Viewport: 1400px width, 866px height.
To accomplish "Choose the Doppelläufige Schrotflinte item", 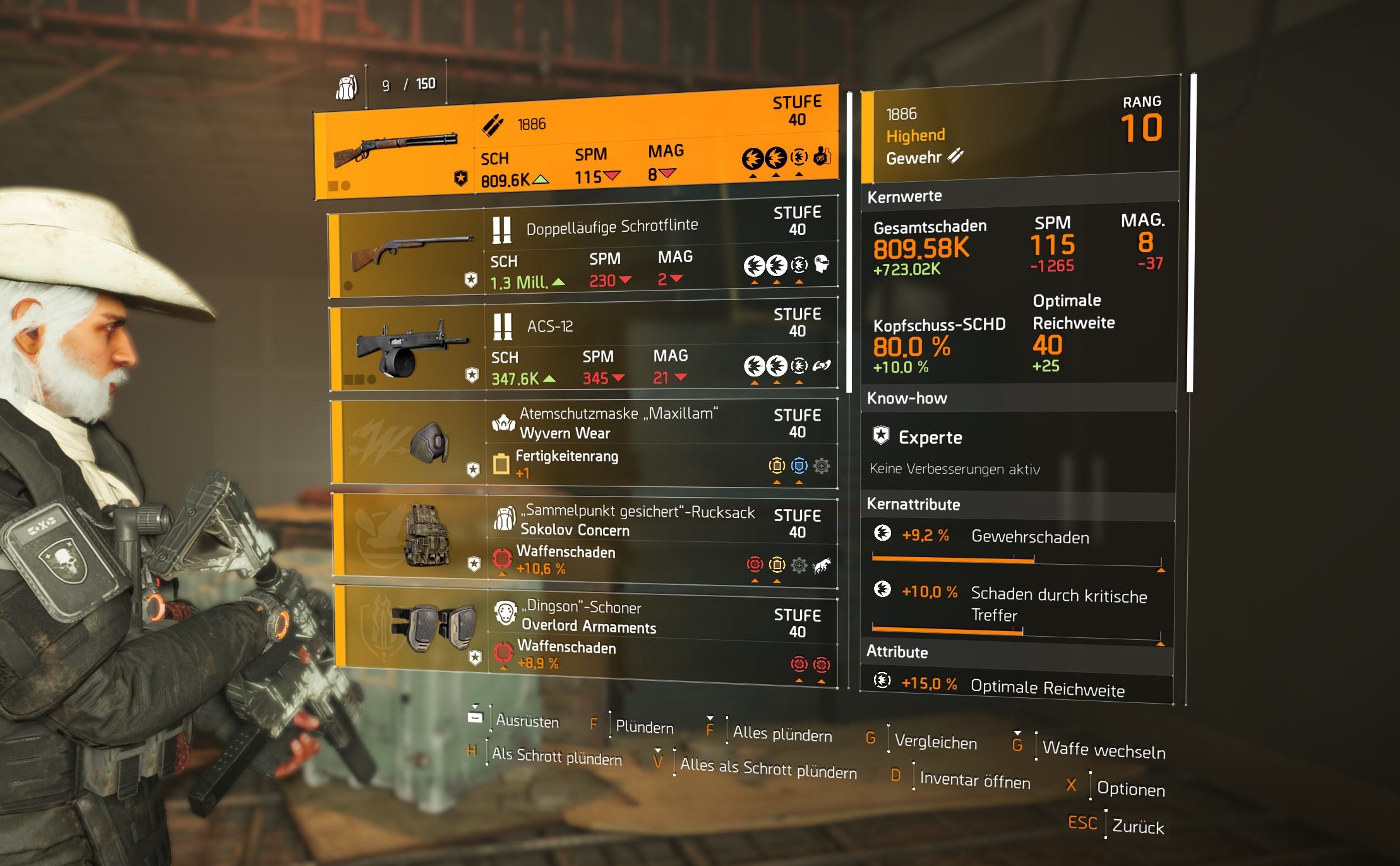I will 583,254.
